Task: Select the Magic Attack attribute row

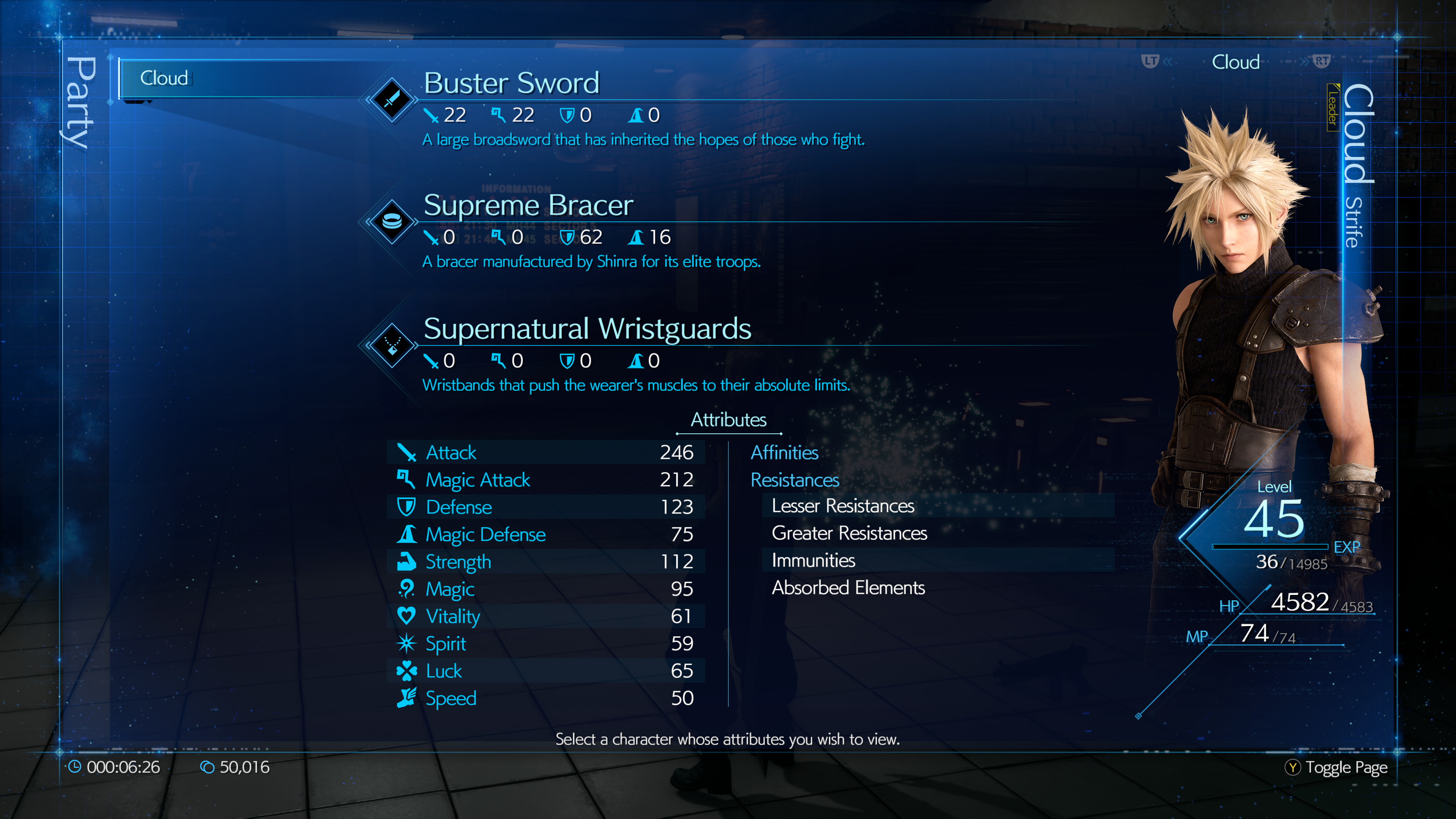Action: 546,480
